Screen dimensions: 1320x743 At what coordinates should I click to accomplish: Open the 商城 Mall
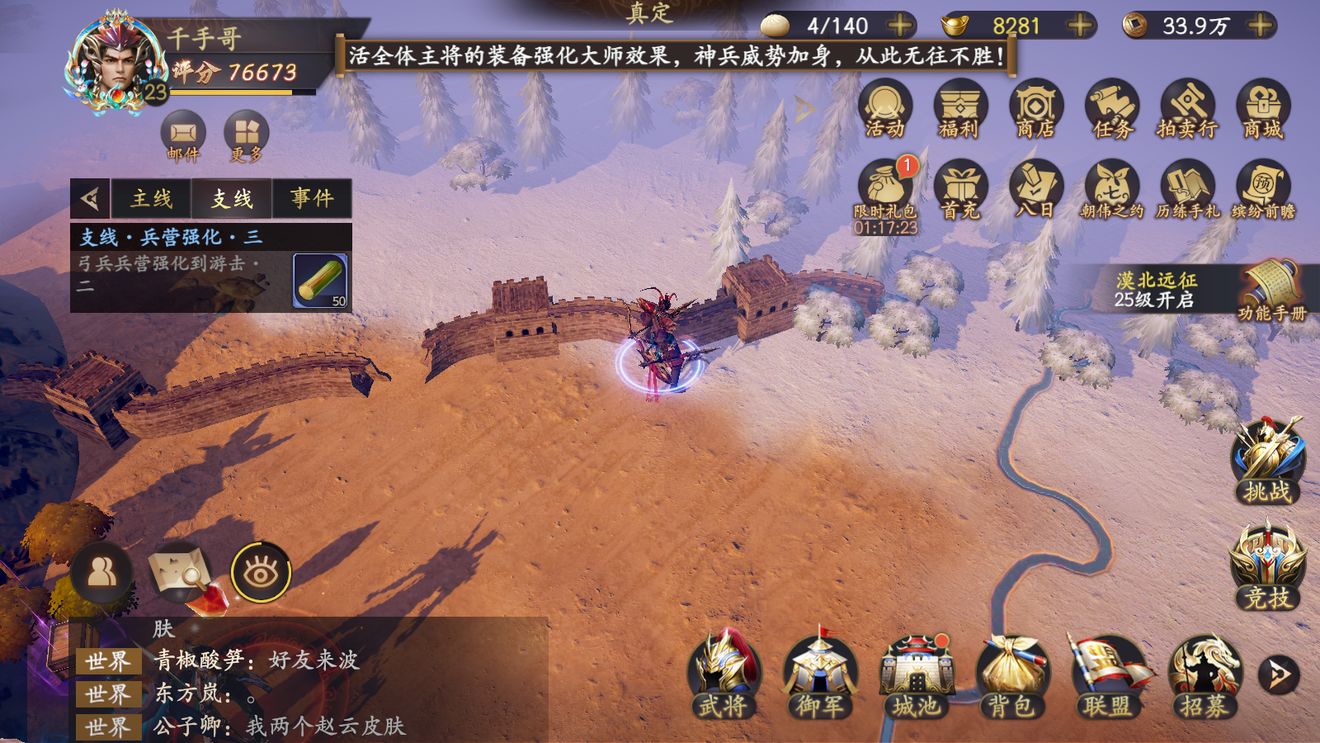pos(1262,108)
